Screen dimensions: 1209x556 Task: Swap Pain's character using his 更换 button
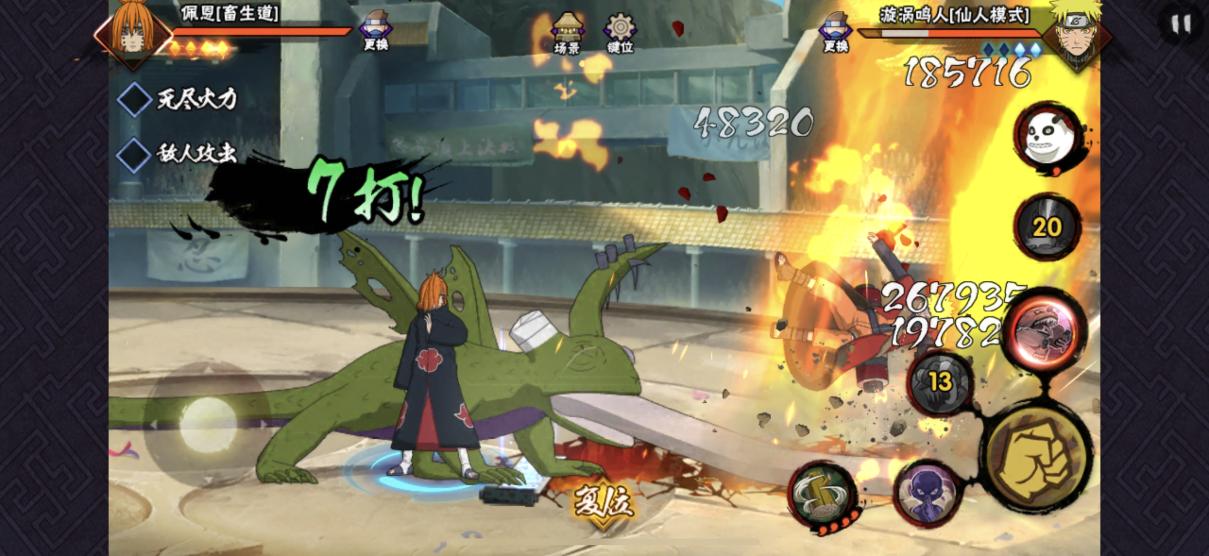click(x=376, y=32)
